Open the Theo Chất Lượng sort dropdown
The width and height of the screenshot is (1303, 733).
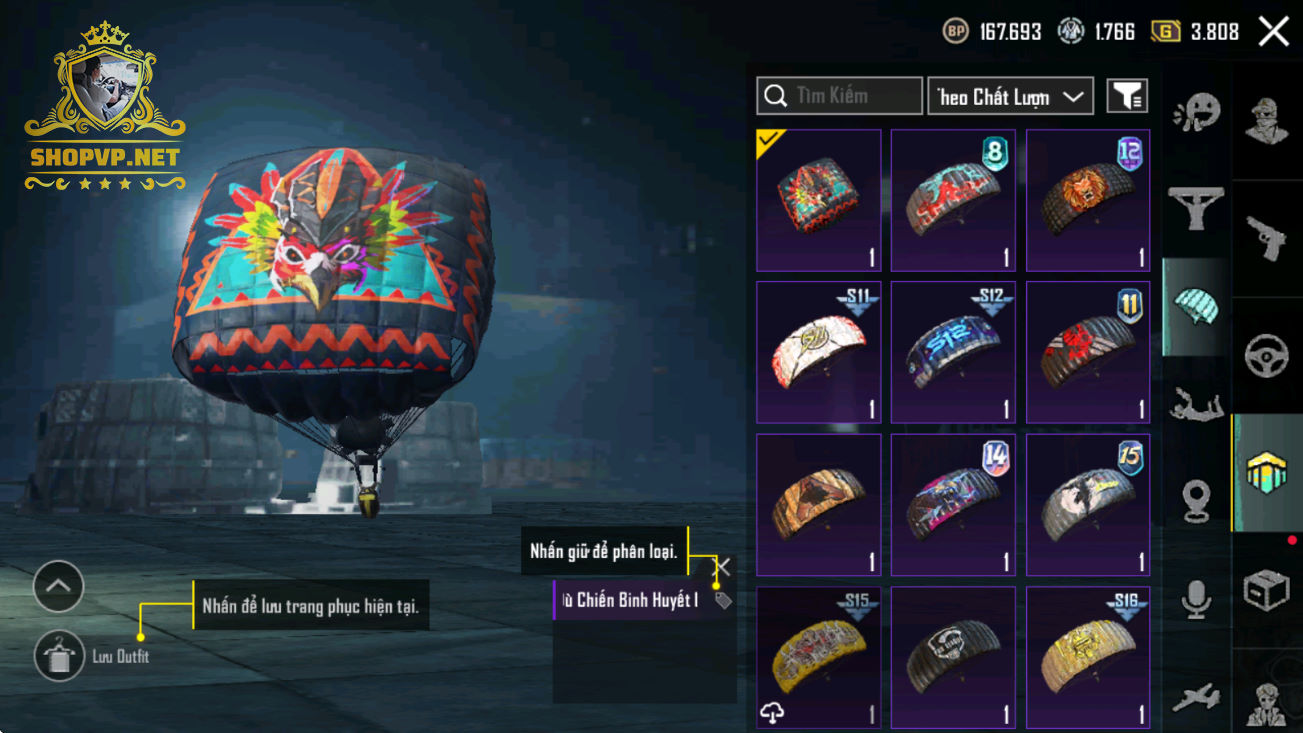coord(1010,96)
